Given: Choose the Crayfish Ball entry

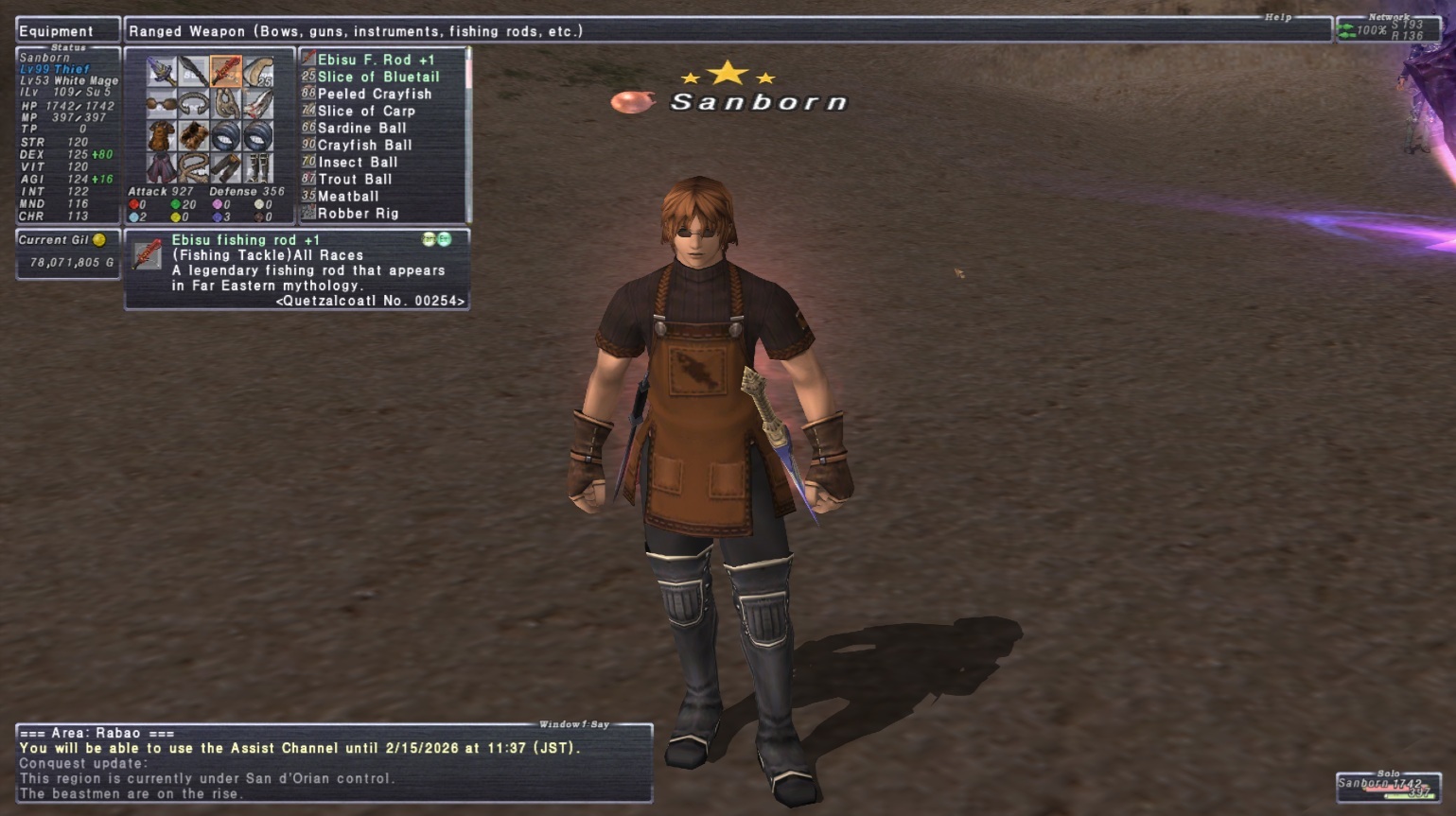Looking at the screenshot, I should (364, 145).
